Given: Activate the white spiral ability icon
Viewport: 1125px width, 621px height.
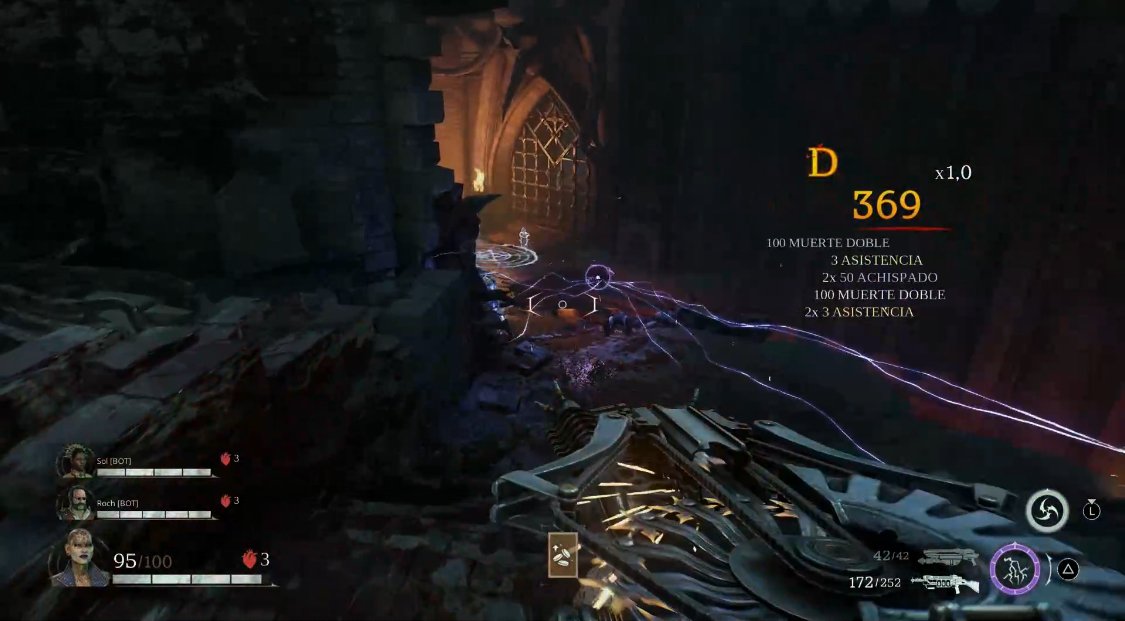Looking at the screenshot, I should pyautogui.click(x=1046, y=511).
